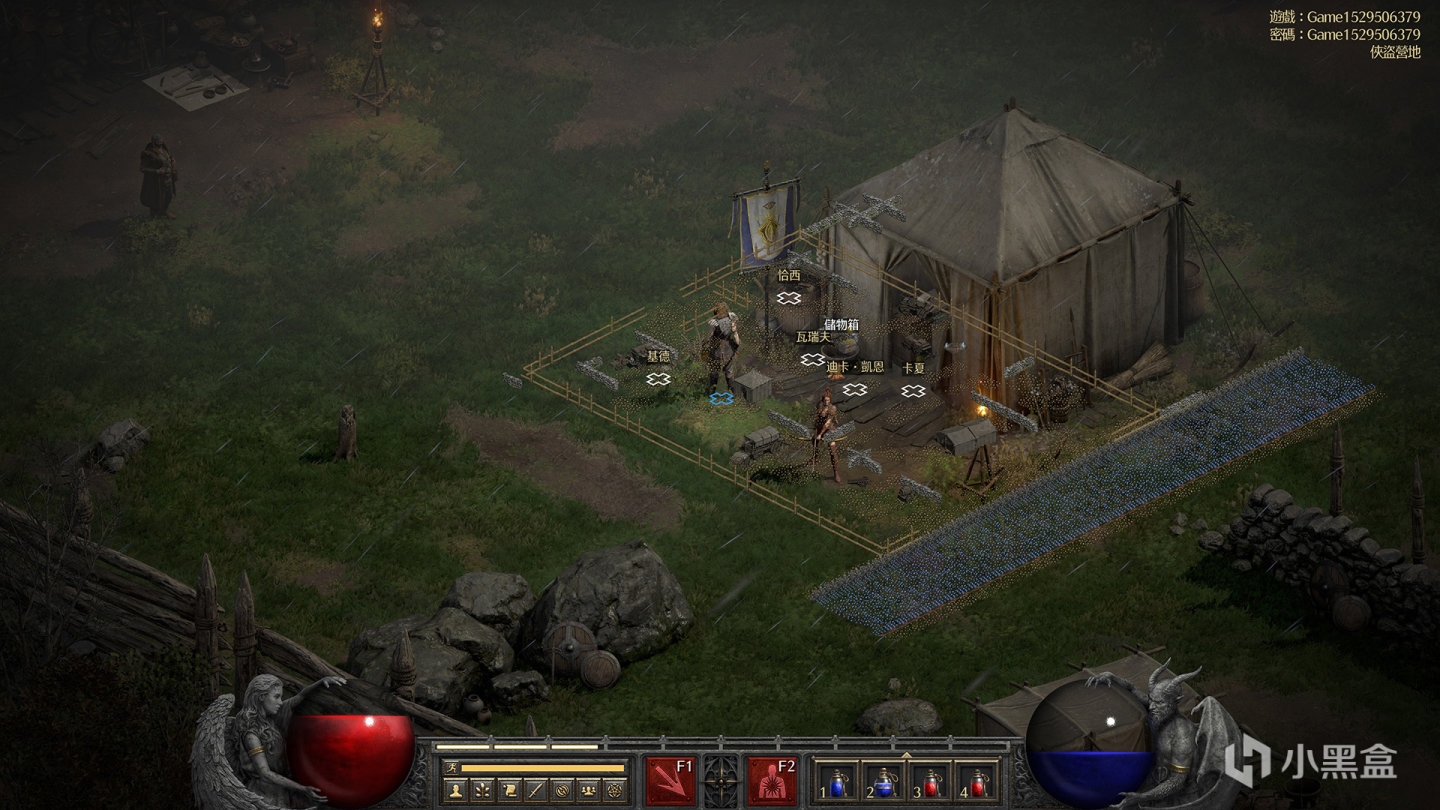The height and width of the screenshot is (810, 1440).
Task: Open the pentagram game menu icon
Action: (x=615, y=789)
